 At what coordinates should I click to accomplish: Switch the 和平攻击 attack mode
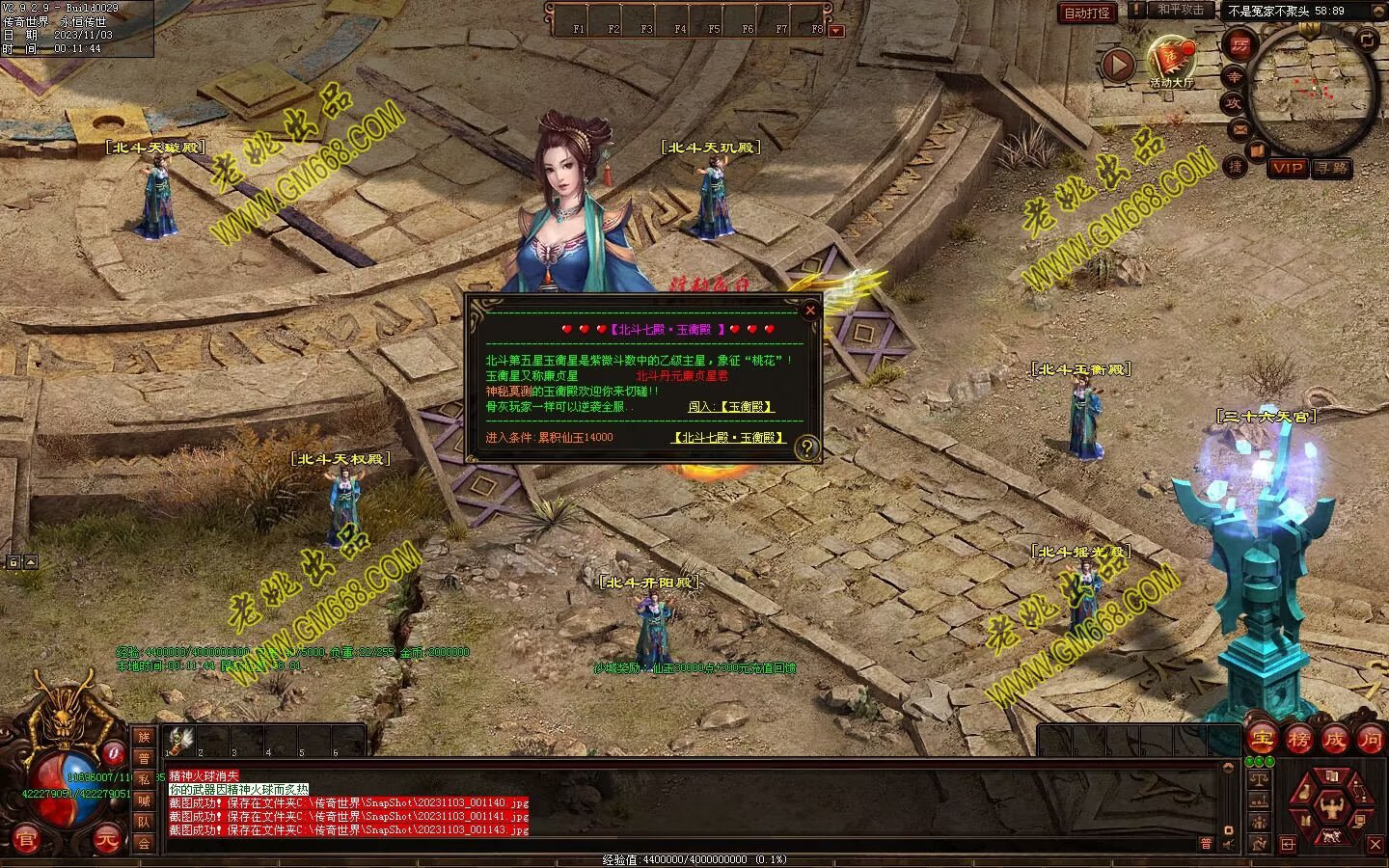coord(1181,11)
